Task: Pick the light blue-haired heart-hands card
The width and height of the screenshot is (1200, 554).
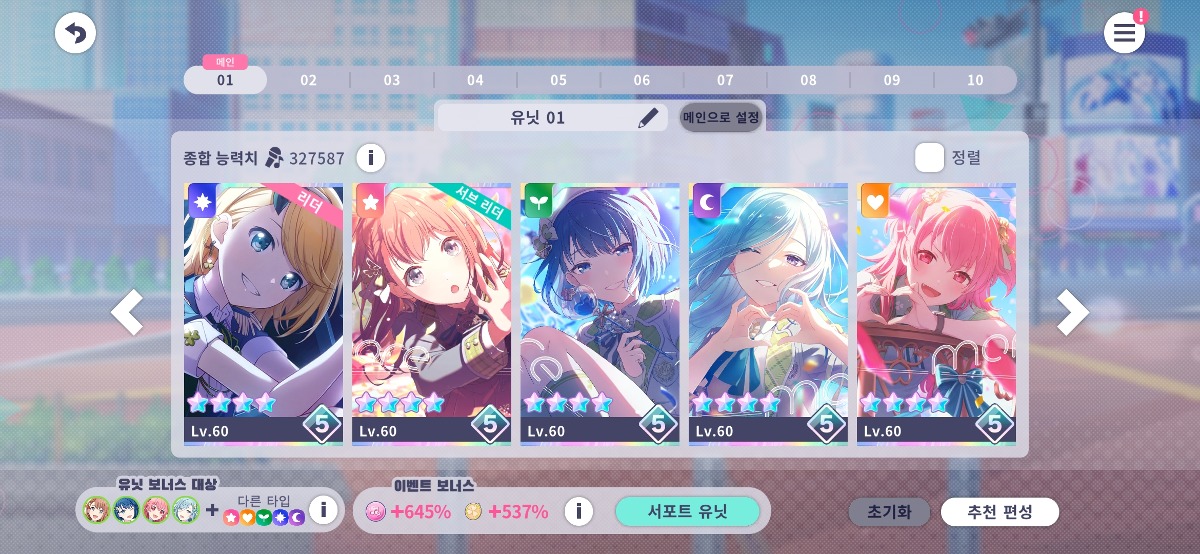Action: (768, 313)
